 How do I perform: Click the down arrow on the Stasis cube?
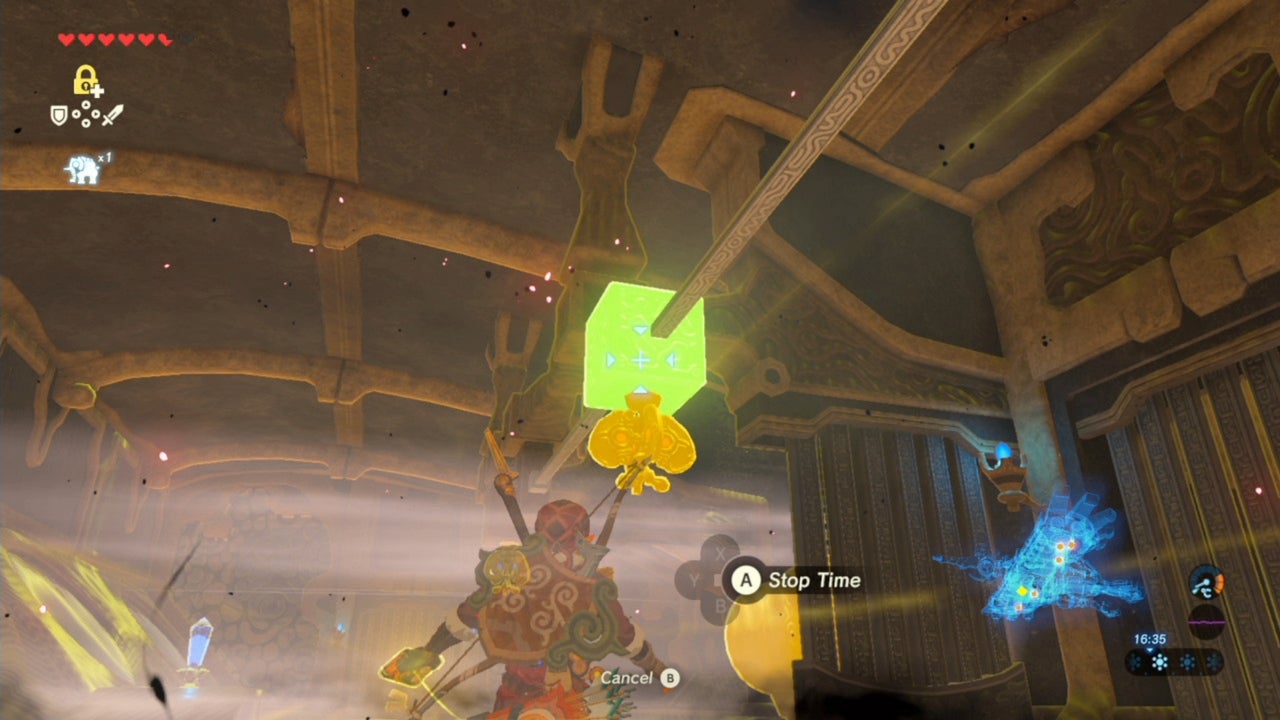point(639,330)
